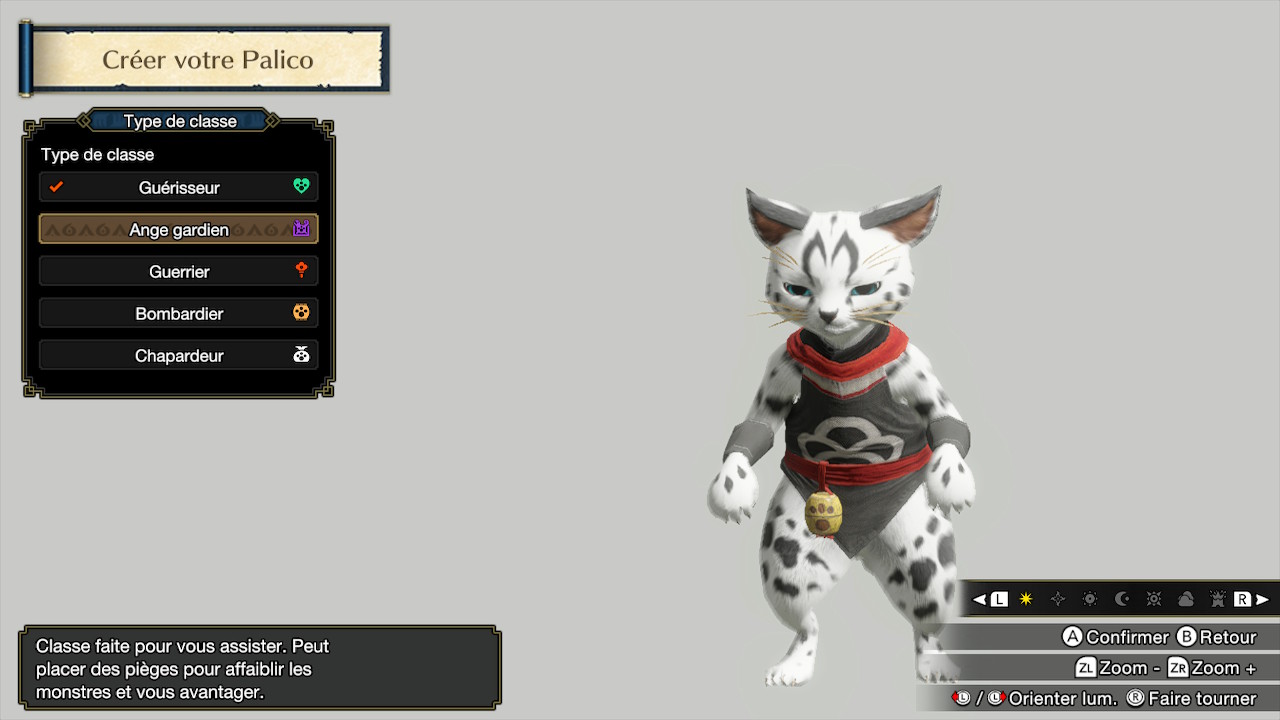Switch to the four-point sparkle lighting

(1058, 599)
